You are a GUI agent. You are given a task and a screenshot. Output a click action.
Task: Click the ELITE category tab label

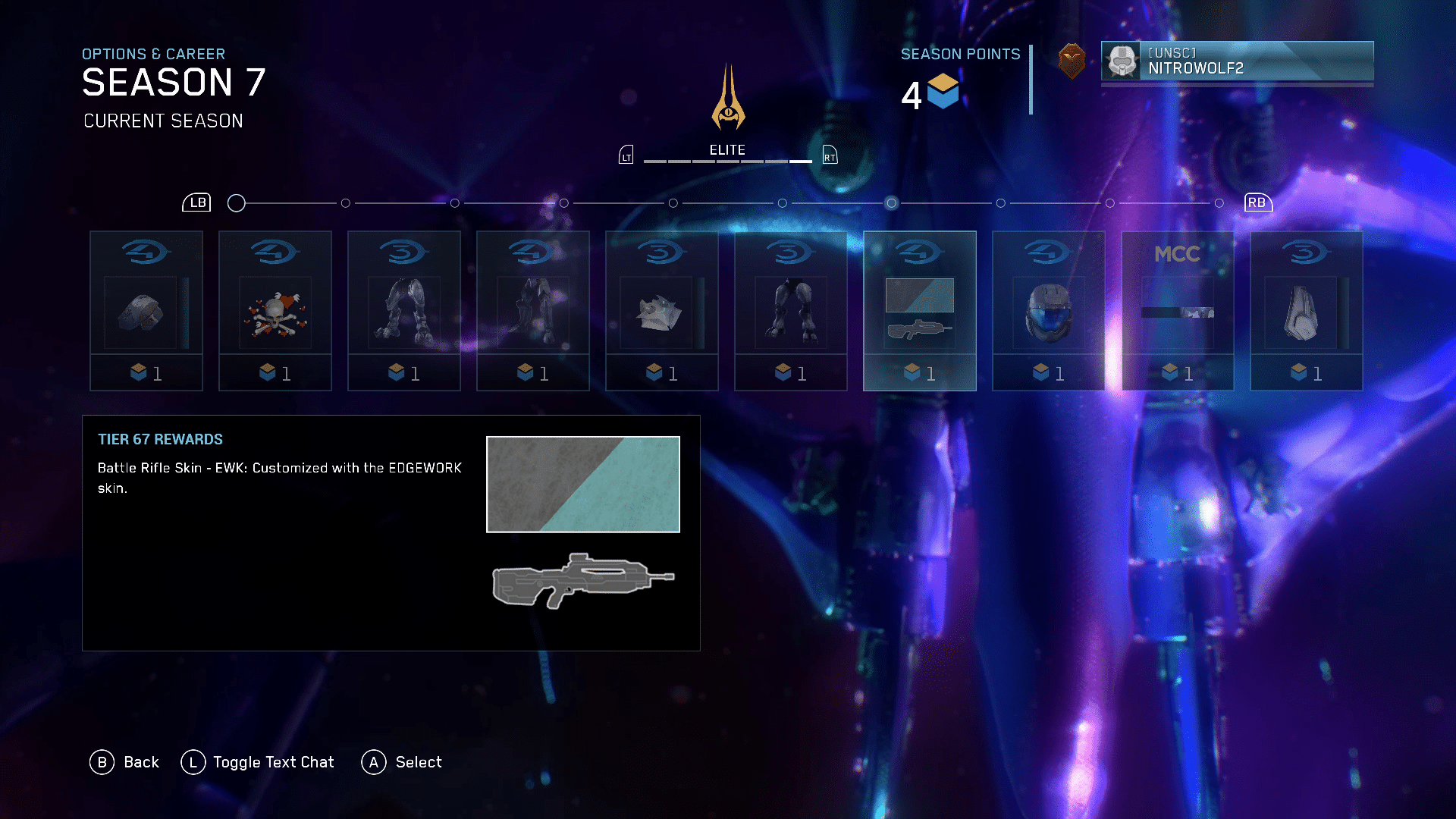point(727,150)
